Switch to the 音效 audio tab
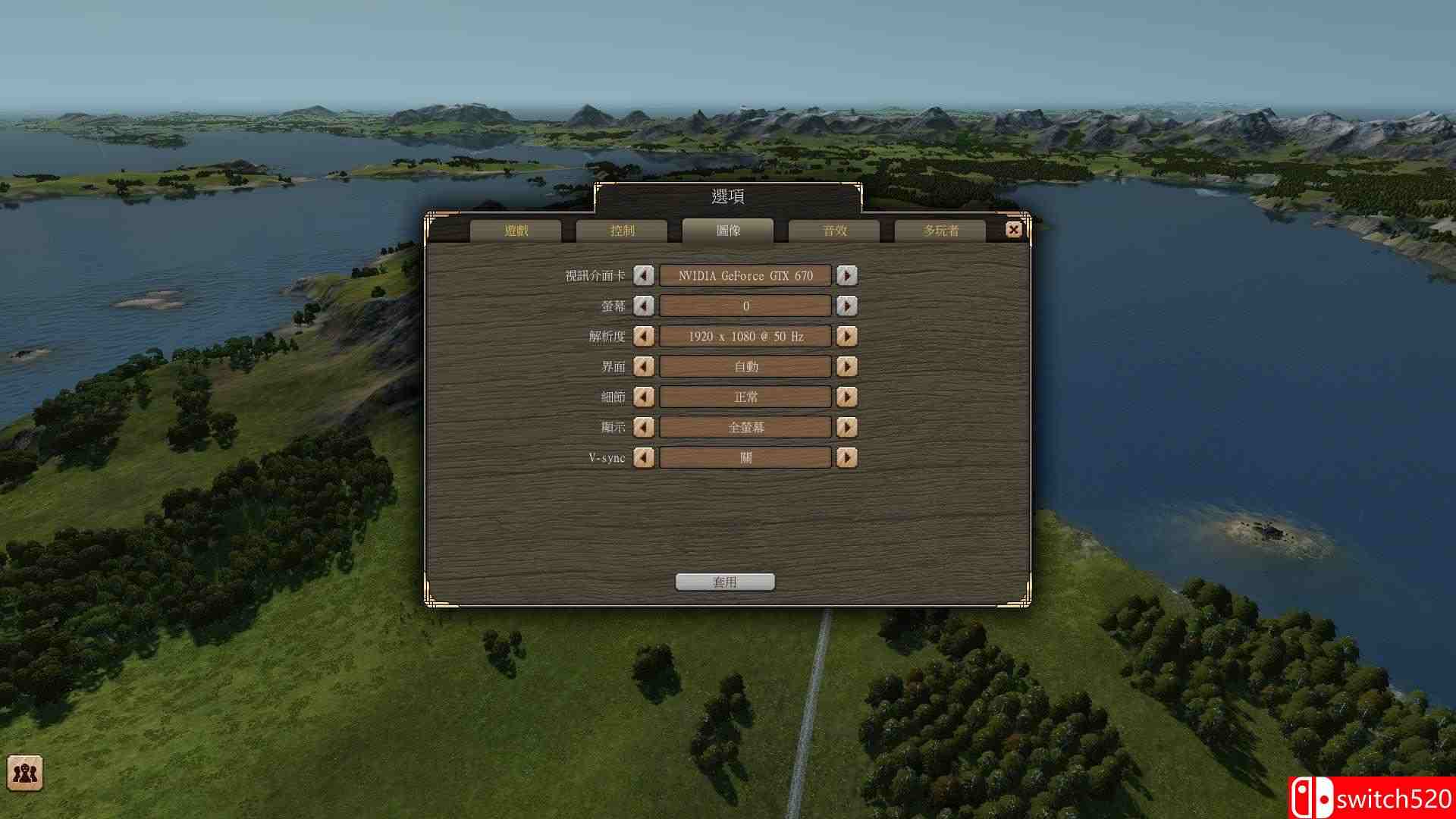The height and width of the screenshot is (819, 1456). (x=834, y=230)
